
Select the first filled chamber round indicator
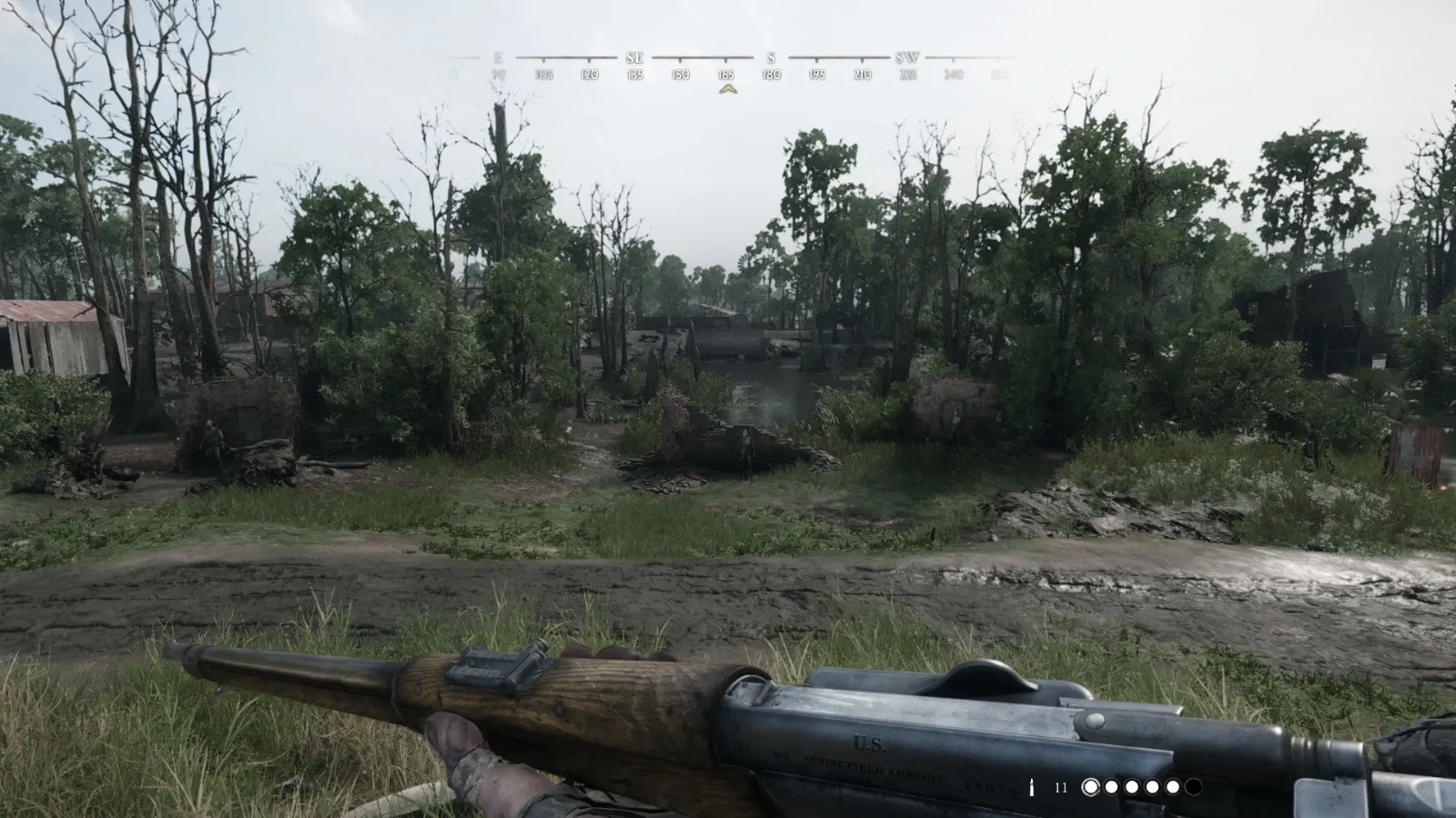click(1090, 786)
